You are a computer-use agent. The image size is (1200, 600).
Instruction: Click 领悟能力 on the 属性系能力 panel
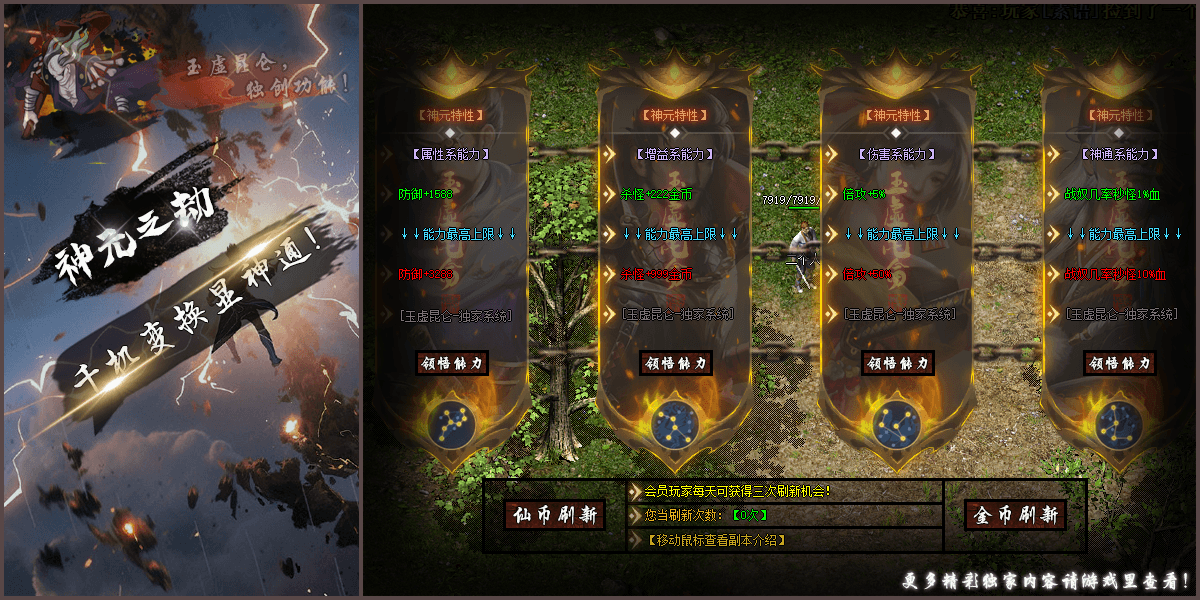coord(452,363)
